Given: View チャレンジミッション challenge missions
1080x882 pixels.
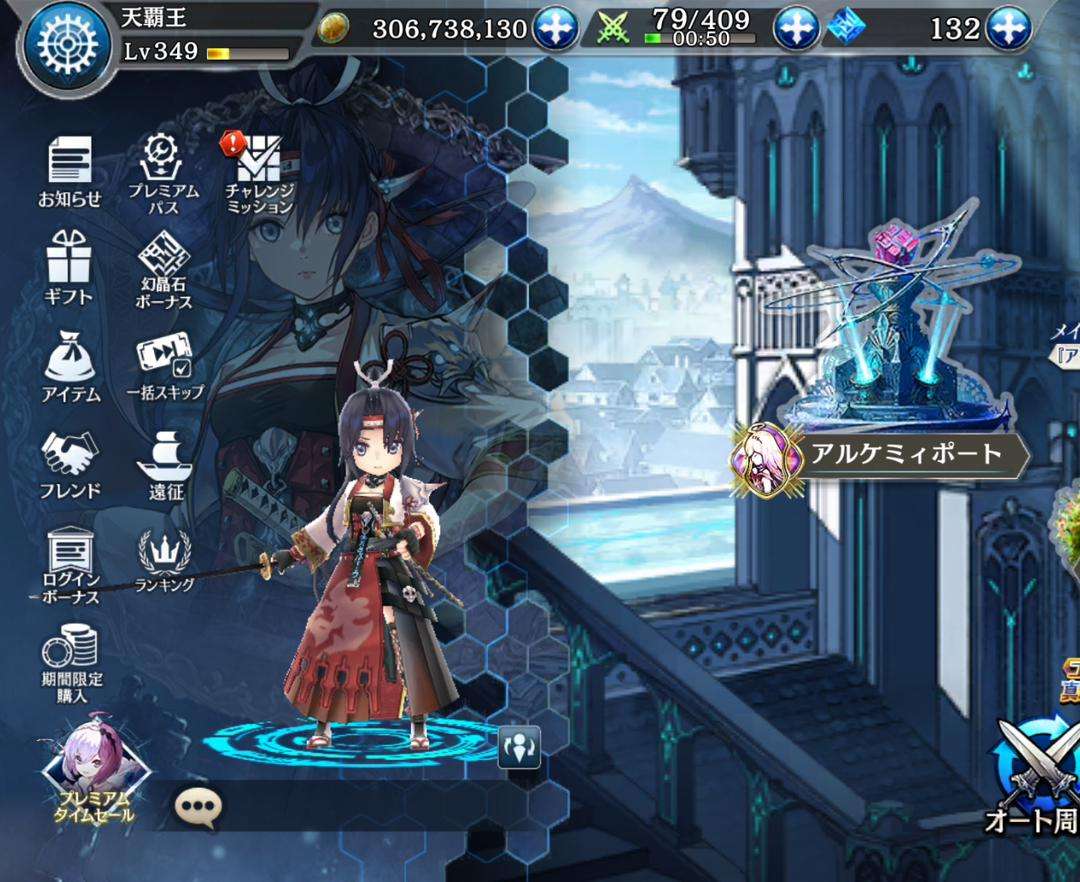Looking at the screenshot, I should click(x=258, y=172).
